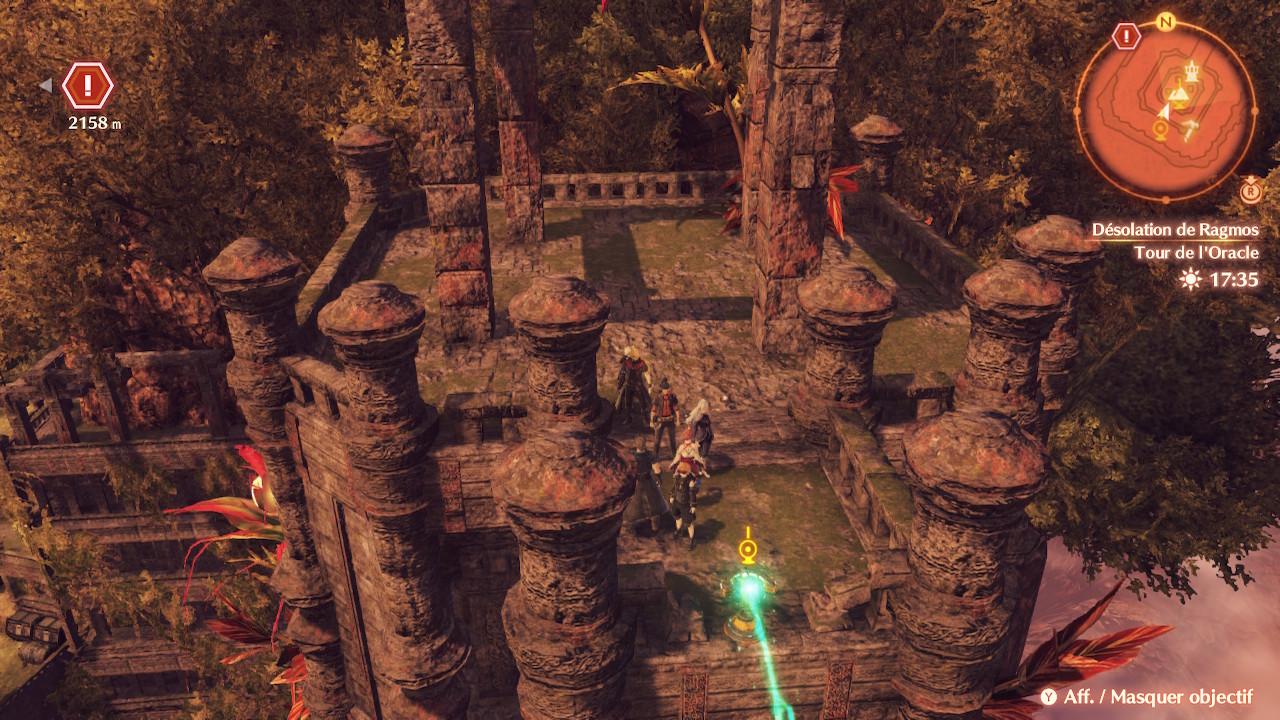Click the white player arrow on the minimap
Viewport: 1280px width, 720px height.
click(x=1164, y=113)
